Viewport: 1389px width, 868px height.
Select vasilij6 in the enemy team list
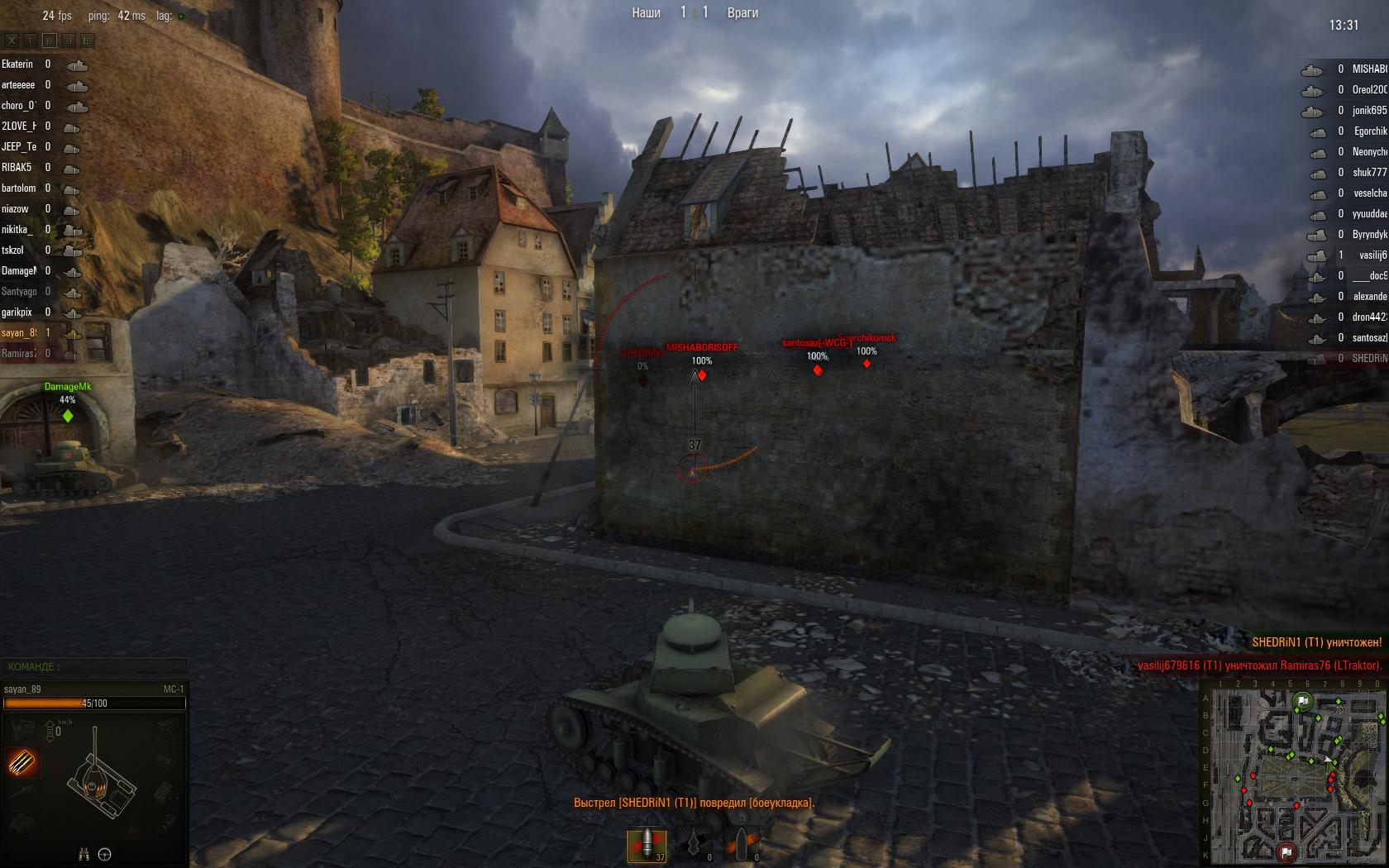(x=1370, y=255)
